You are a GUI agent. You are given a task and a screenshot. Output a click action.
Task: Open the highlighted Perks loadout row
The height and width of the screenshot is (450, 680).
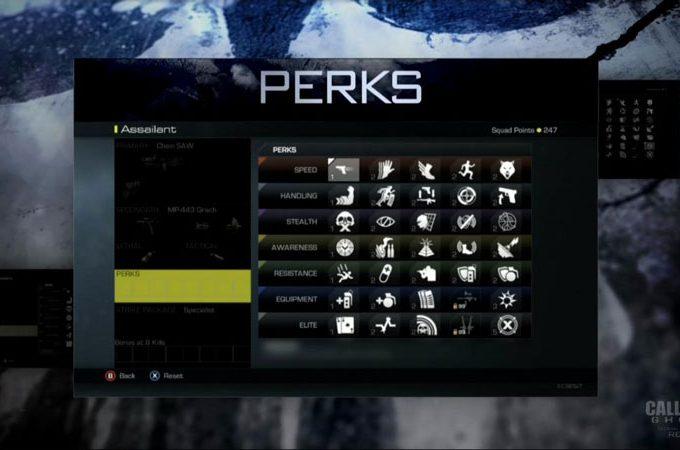182,285
